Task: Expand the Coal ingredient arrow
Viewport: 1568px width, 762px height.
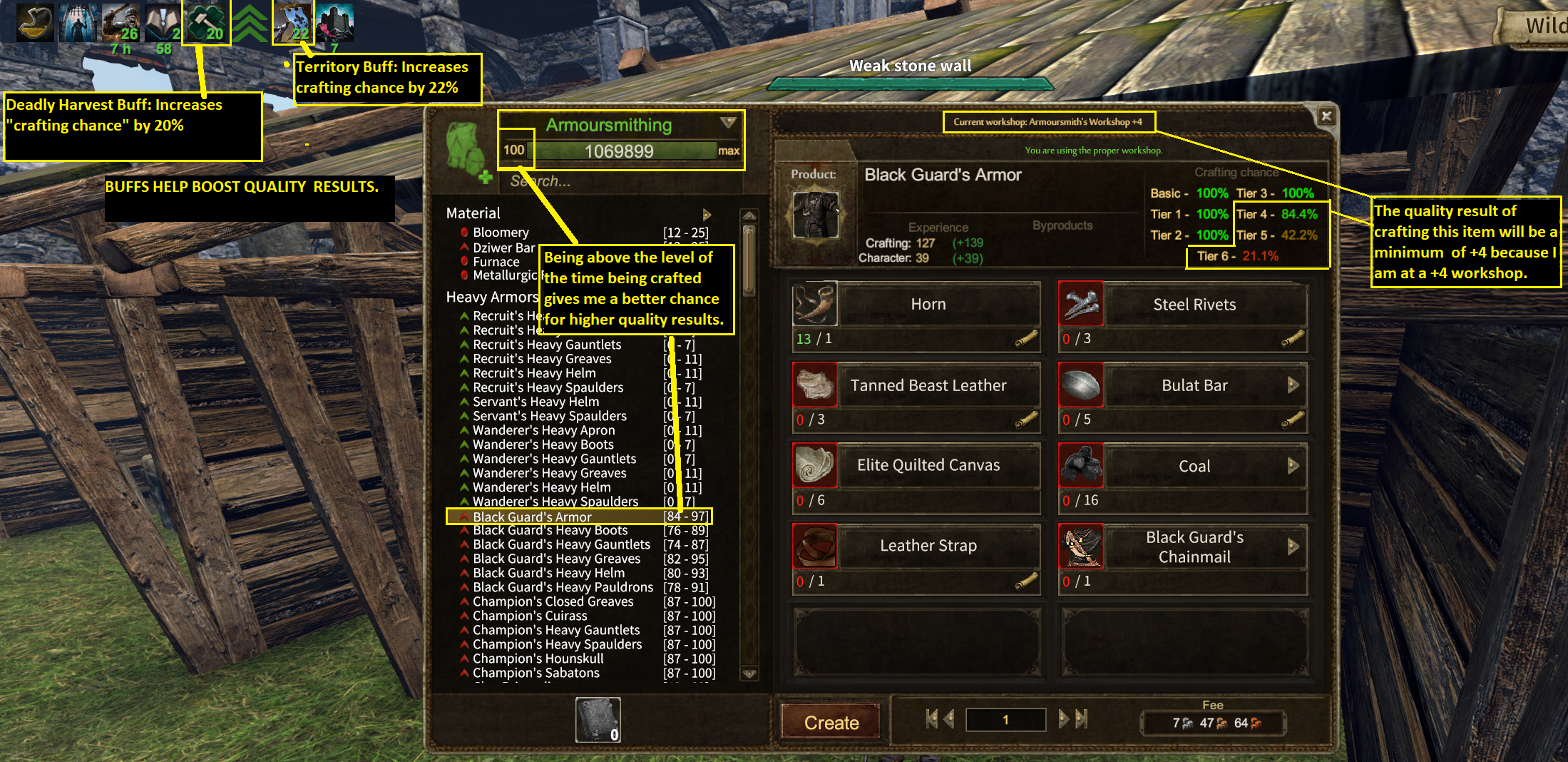Action: click(1293, 466)
